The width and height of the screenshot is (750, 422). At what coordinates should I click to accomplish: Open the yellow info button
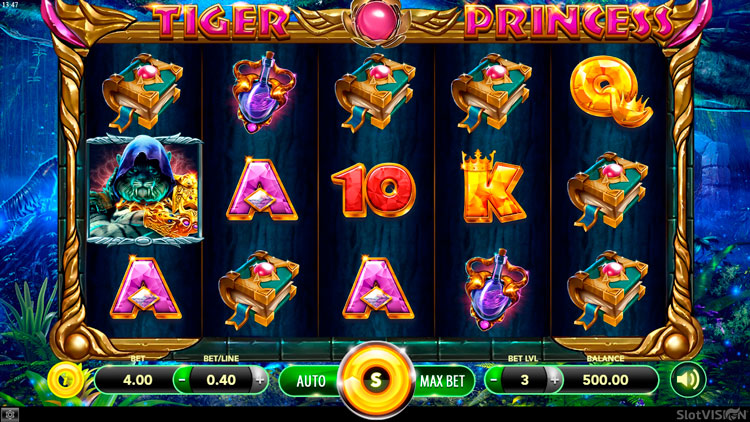[63, 380]
